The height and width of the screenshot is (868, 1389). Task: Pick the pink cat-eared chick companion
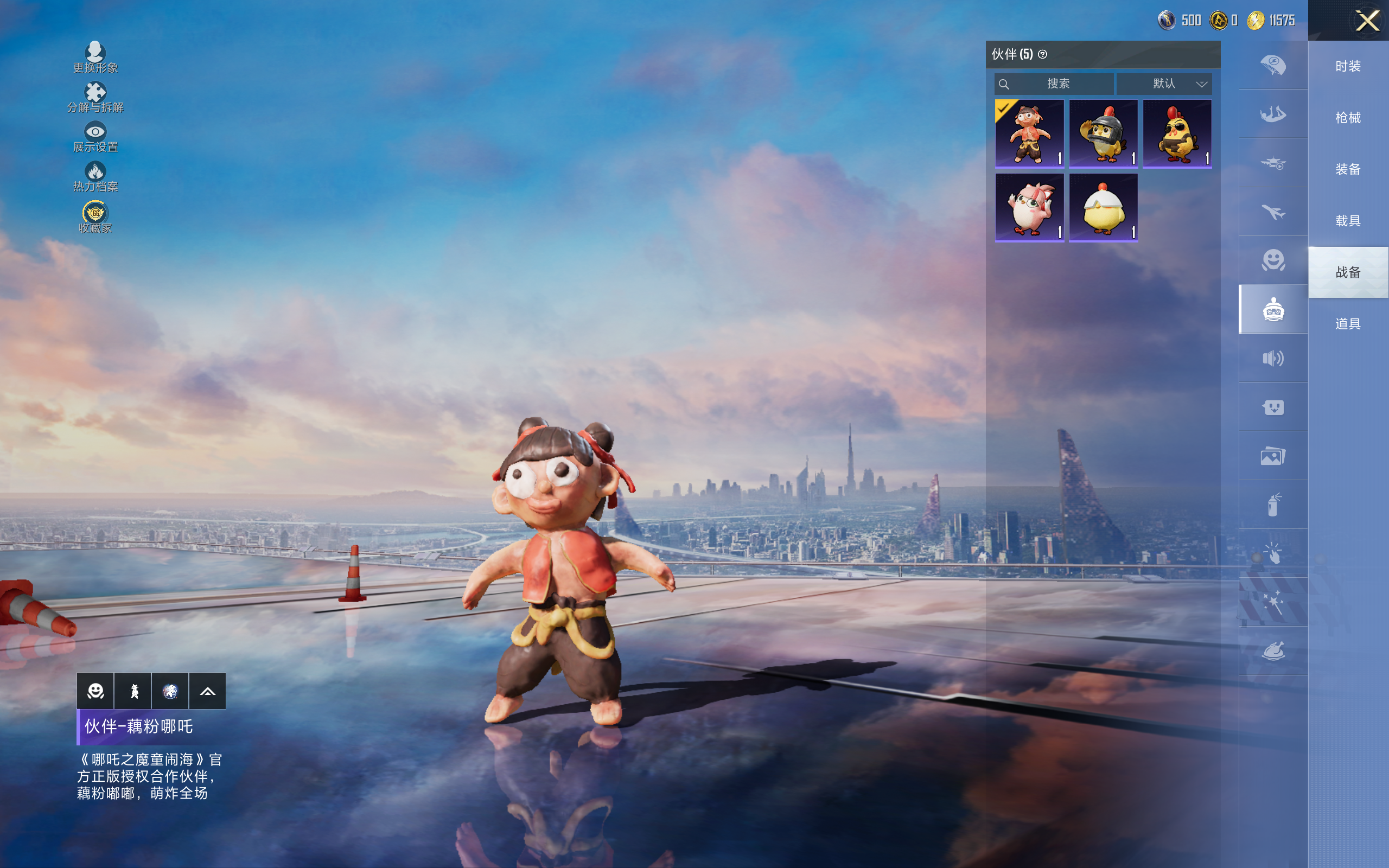1029,208
